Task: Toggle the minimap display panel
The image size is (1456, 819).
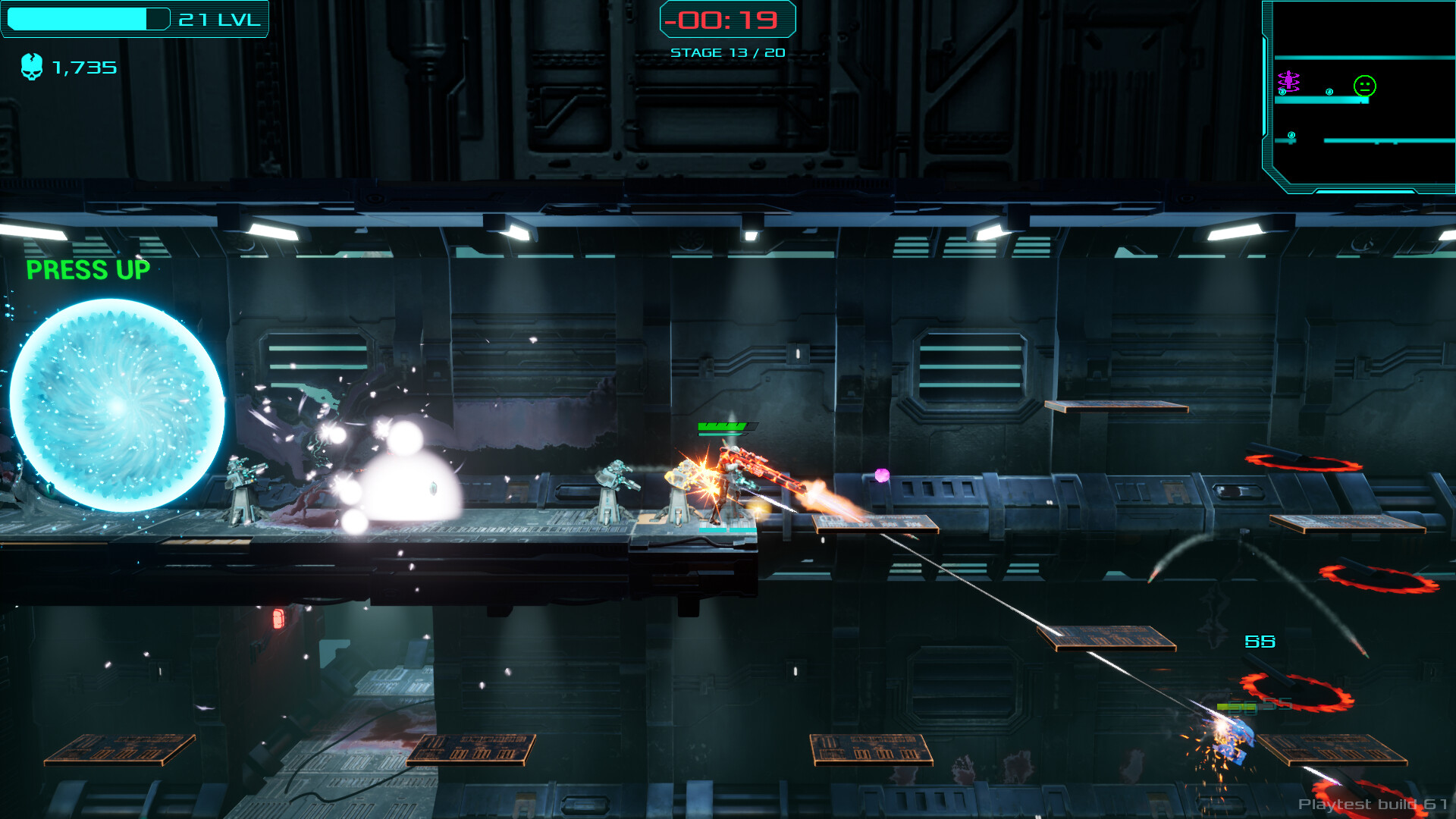Action: [1360, 99]
